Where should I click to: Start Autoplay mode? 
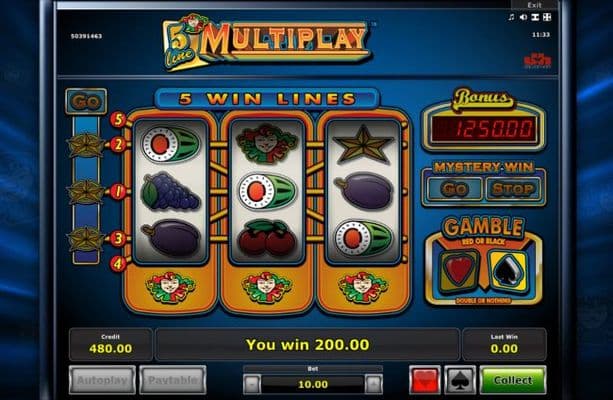point(103,380)
